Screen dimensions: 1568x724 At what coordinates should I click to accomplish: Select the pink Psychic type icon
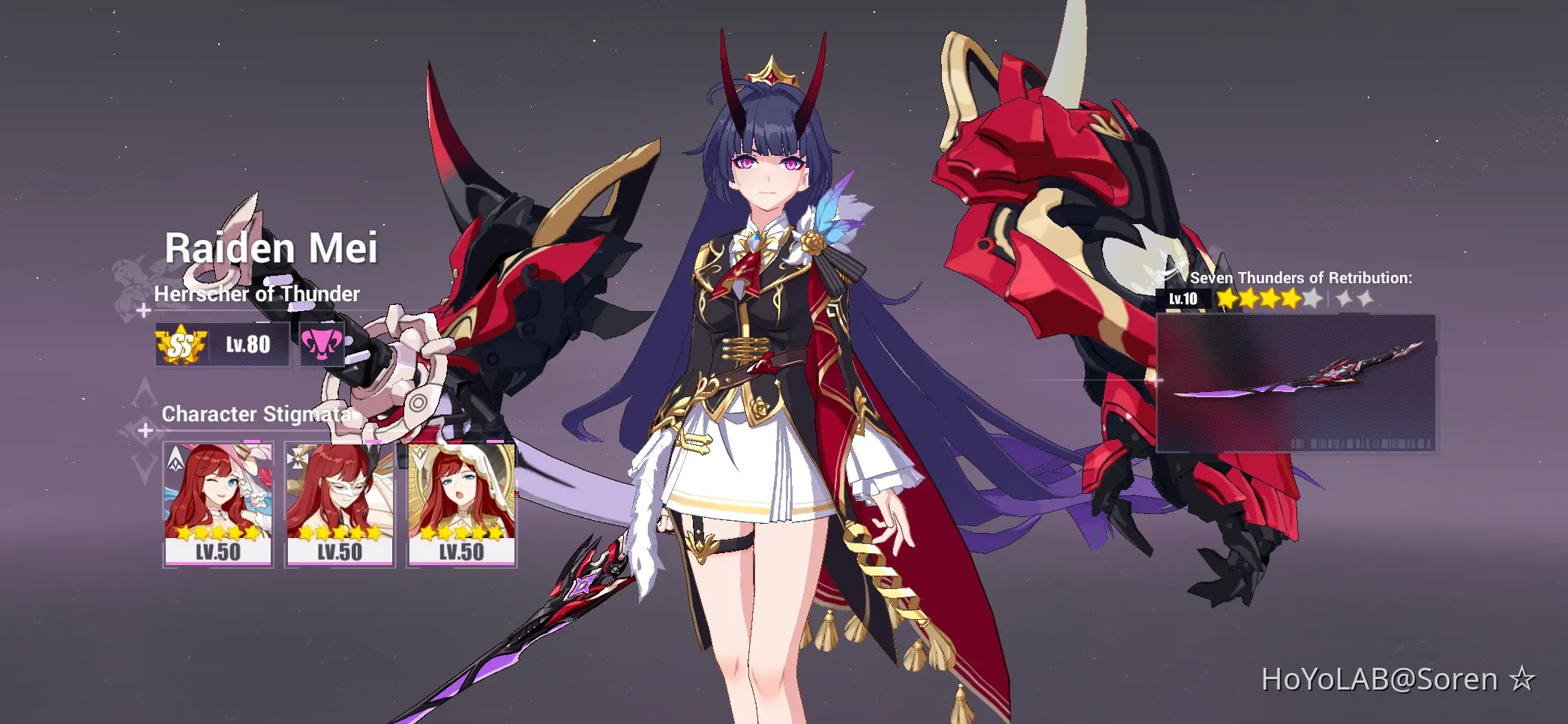click(x=321, y=343)
